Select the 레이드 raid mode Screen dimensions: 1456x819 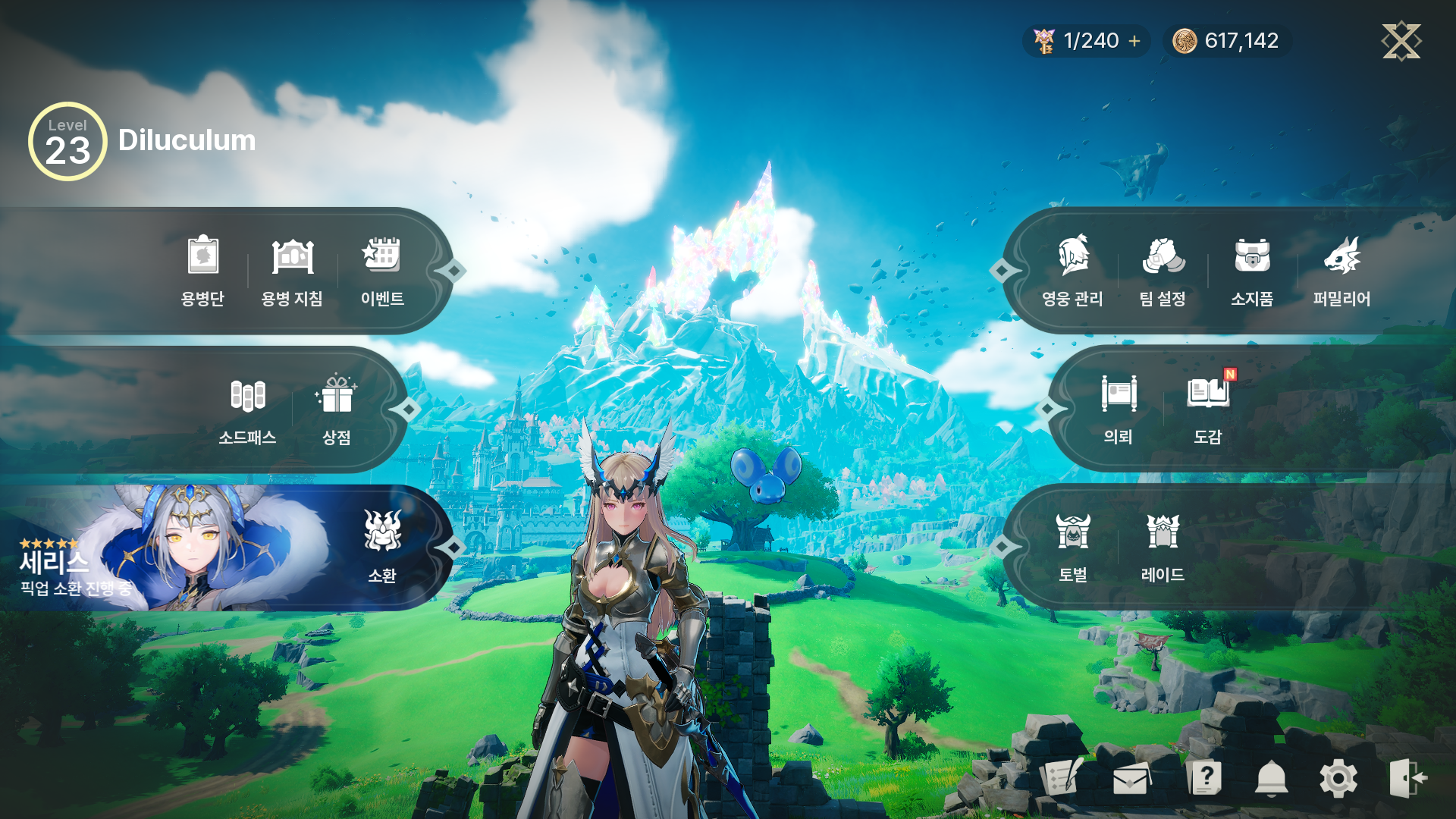[x=1163, y=548]
